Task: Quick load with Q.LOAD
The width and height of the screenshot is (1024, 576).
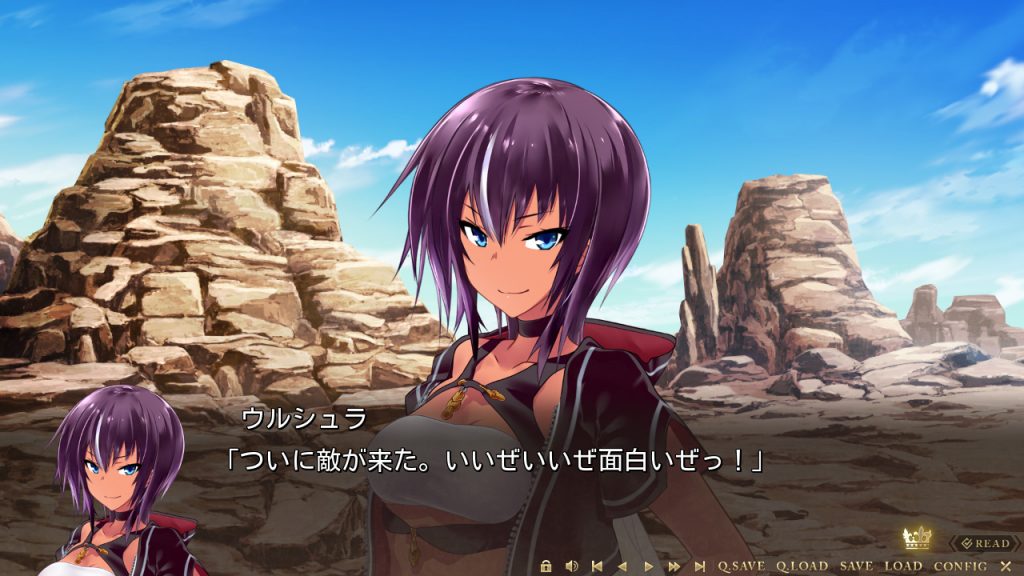Action: (802, 566)
